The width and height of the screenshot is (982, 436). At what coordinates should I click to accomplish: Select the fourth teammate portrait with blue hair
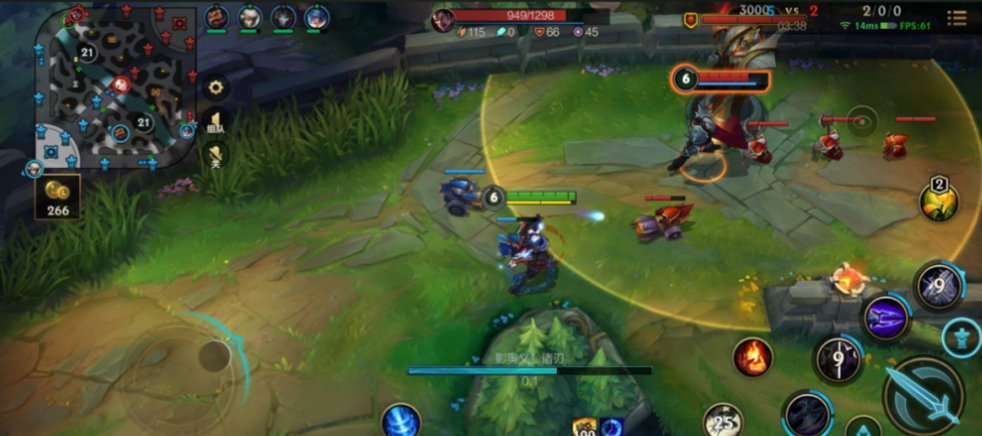pos(317,17)
